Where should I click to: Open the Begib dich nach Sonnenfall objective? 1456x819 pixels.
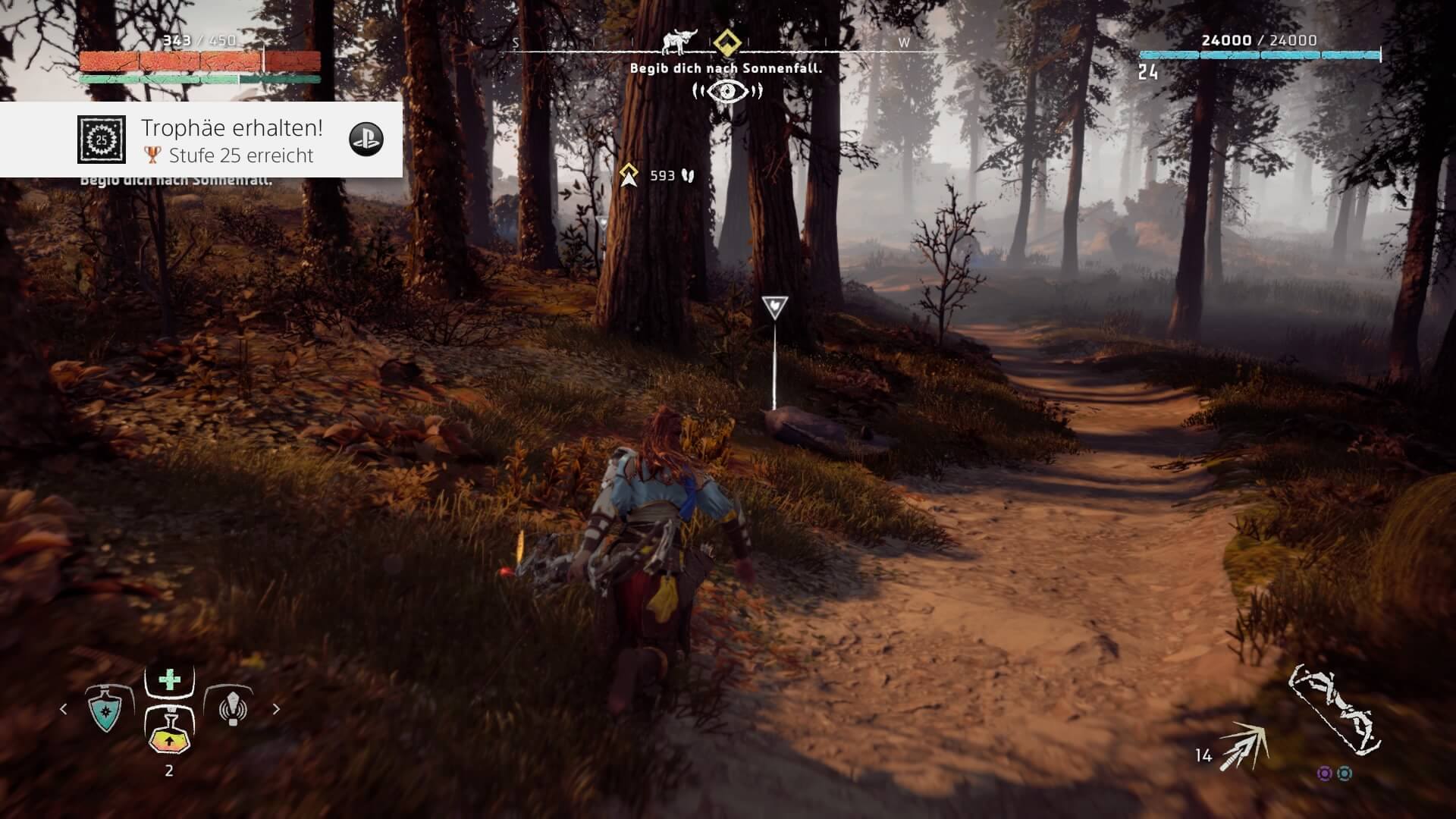pyautogui.click(x=726, y=68)
